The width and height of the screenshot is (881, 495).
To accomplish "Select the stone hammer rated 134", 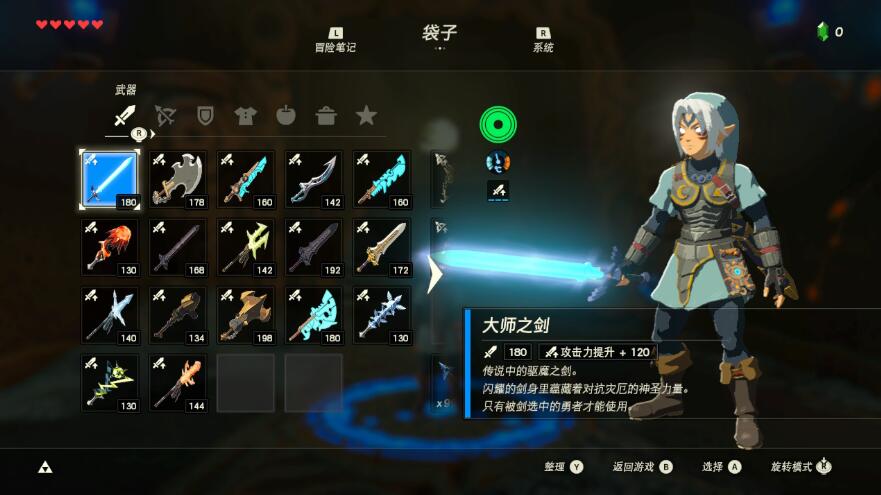I will 177,315.
